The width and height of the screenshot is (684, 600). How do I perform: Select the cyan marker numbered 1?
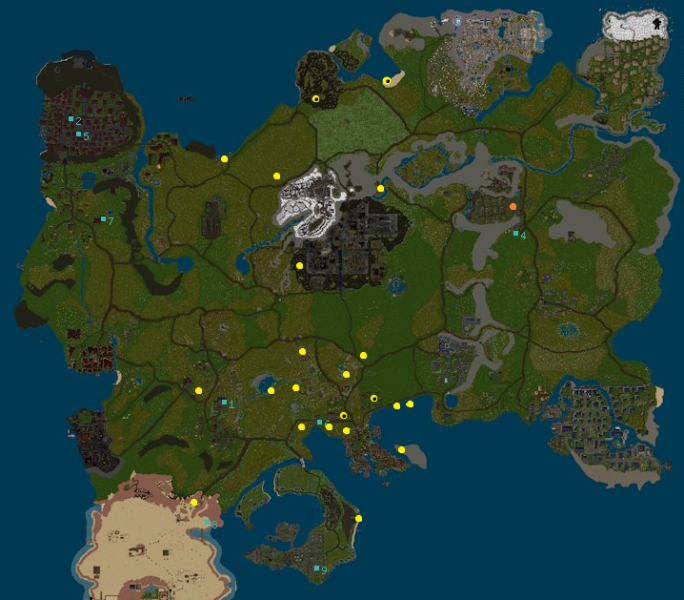coord(224,403)
